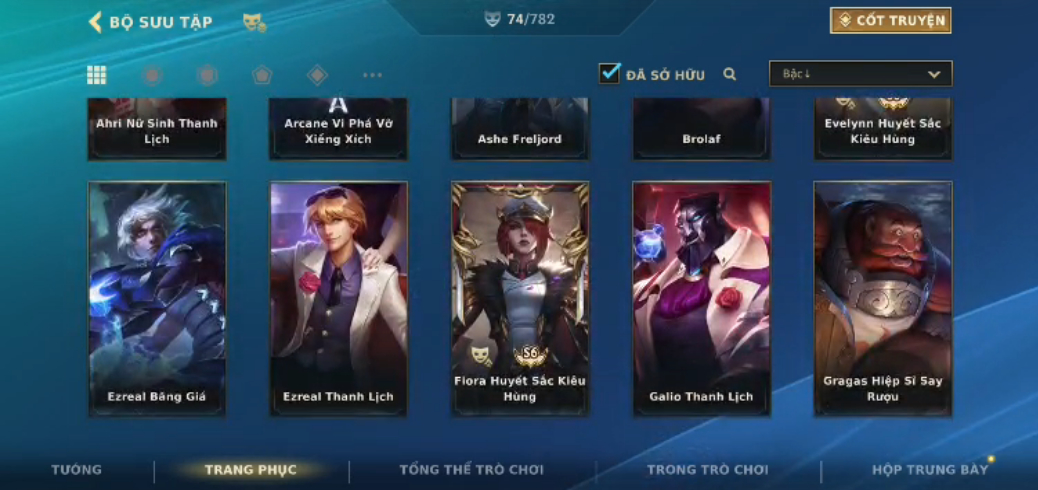Open the Fiora Huyết Sắc Kiêu Hùng skin
The width and height of the screenshot is (1038, 490).
tap(520, 297)
